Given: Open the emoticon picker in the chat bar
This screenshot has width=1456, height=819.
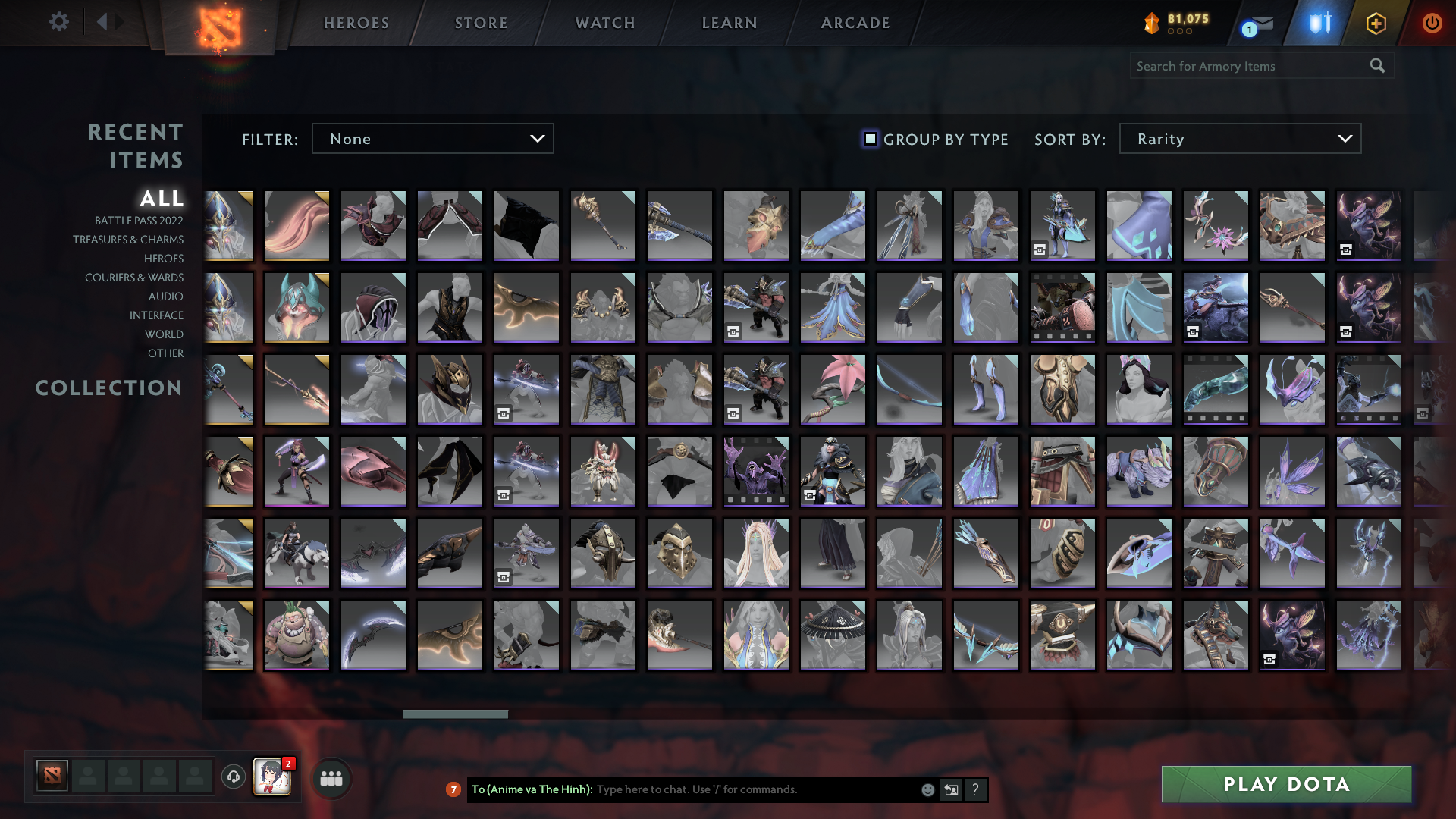Looking at the screenshot, I should 927,789.
